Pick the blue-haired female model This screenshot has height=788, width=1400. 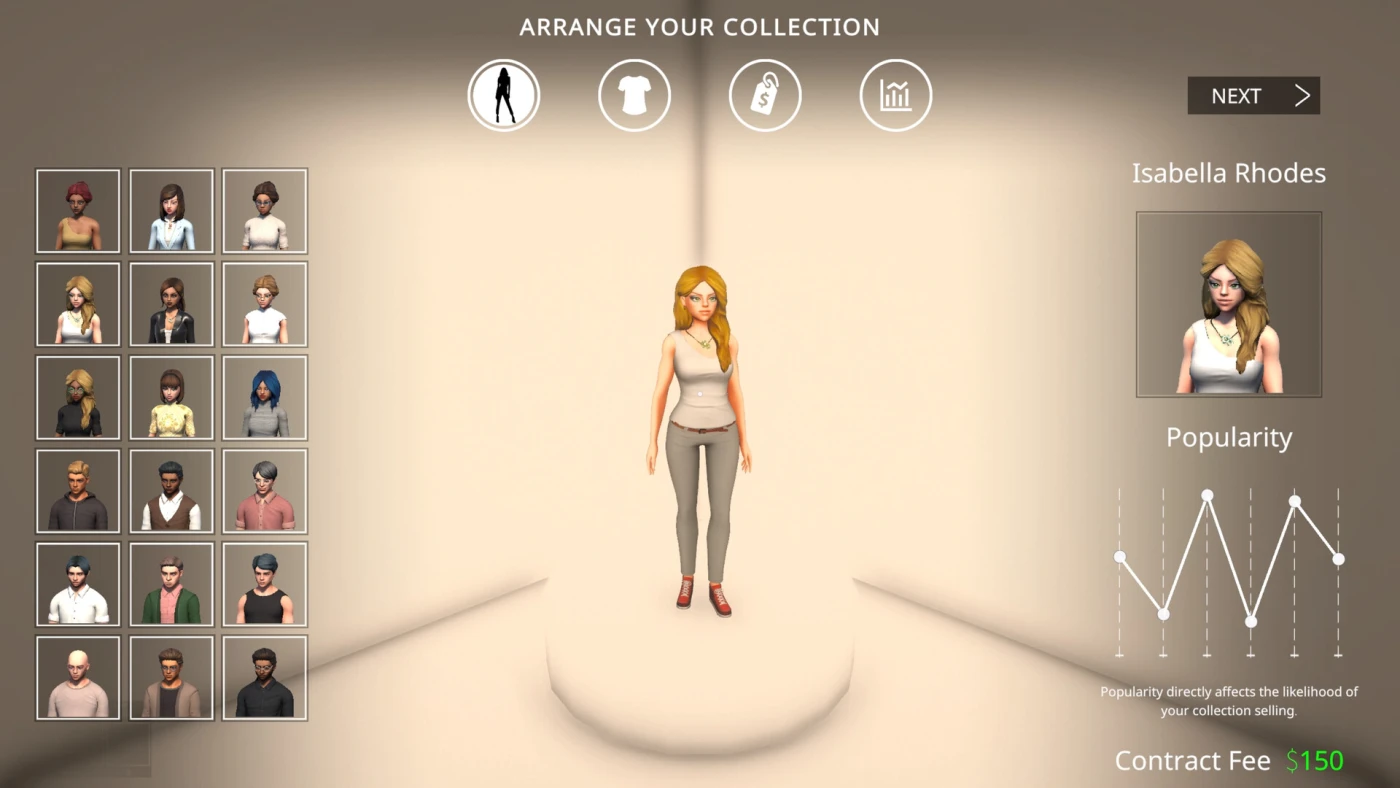coord(264,397)
